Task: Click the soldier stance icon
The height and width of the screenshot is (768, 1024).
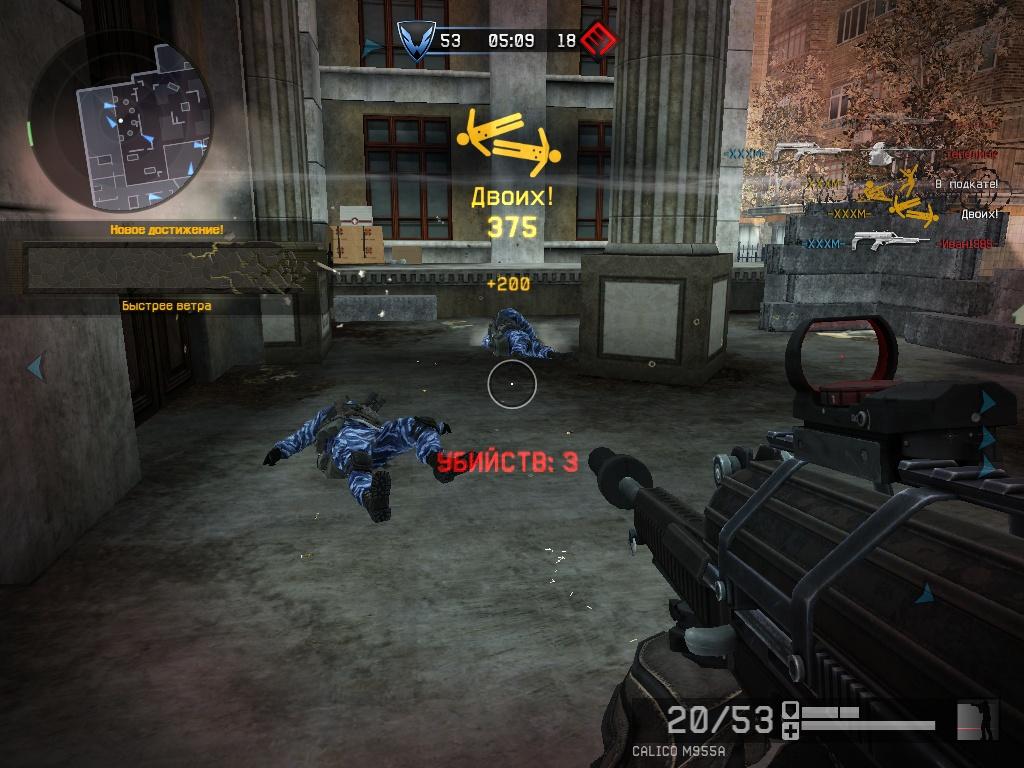Action: coord(977,720)
